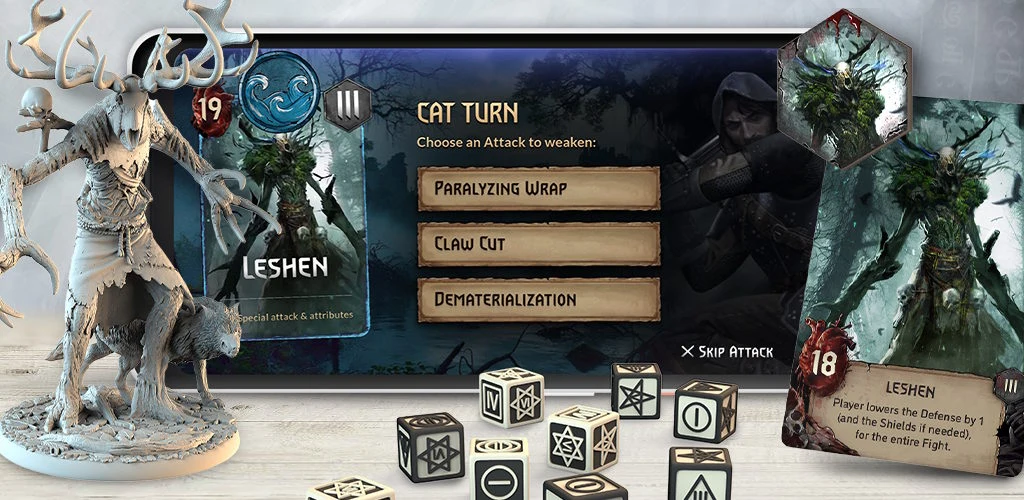This screenshot has width=1024, height=500.
Task: Select Claw Cut to weaken
Action: (x=538, y=243)
